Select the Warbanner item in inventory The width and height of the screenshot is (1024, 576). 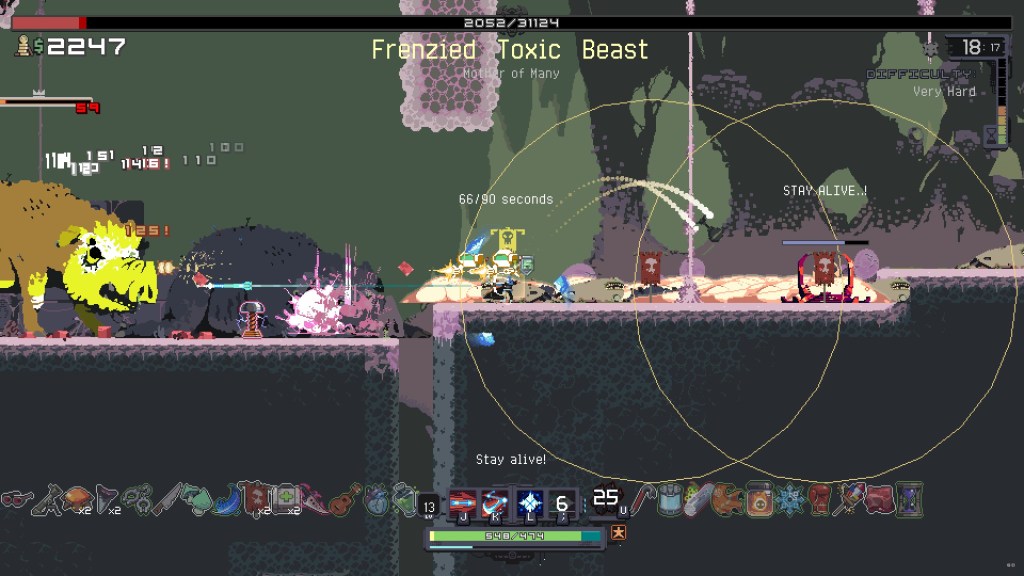[256, 498]
